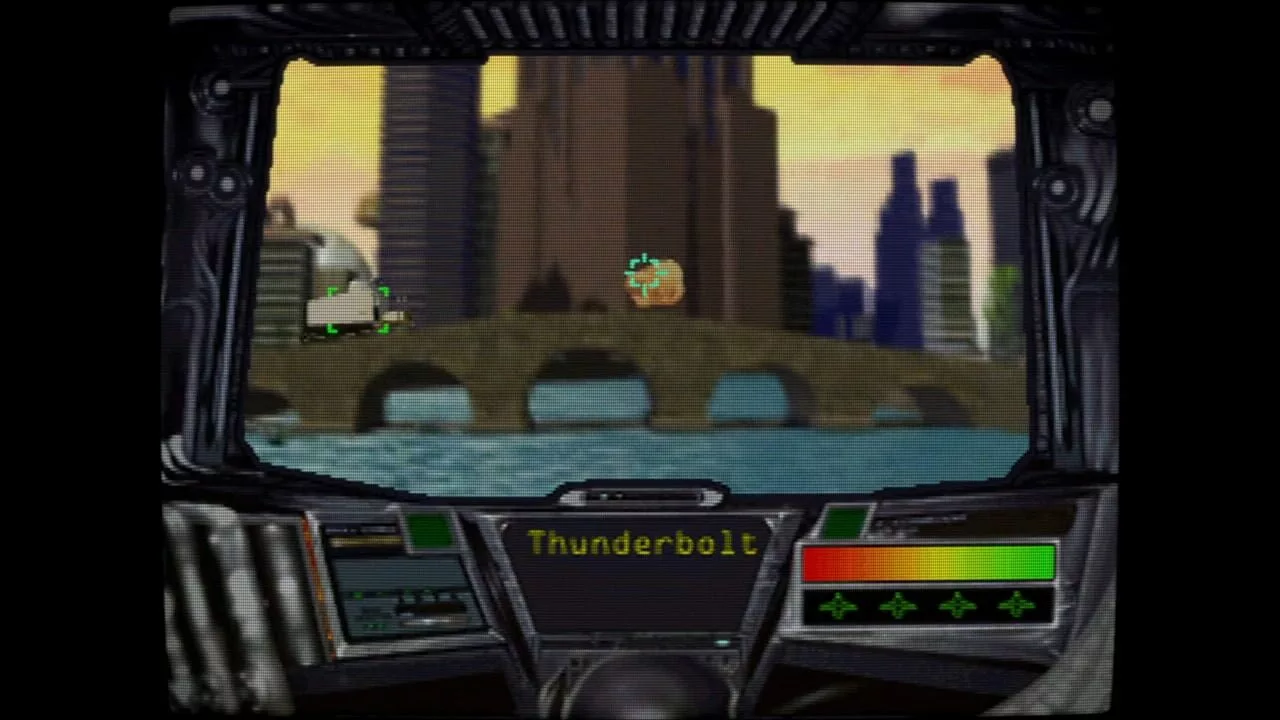The width and height of the screenshot is (1280, 720).
Task: Click the red-to-green health gradient bar
Action: pos(930,563)
